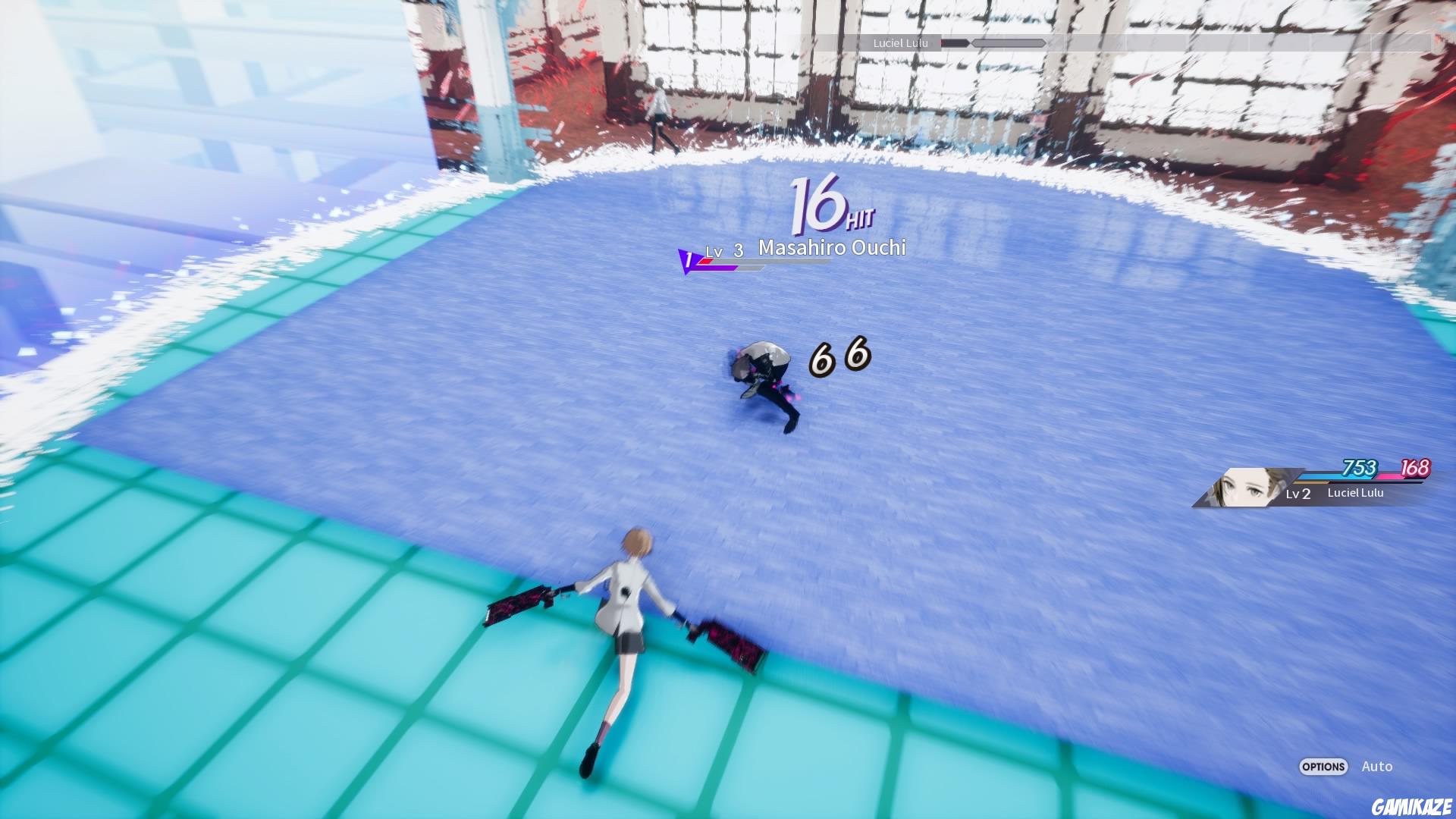Open the battle menu via OPTIONS
The width and height of the screenshot is (1456, 819).
pos(1323,767)
